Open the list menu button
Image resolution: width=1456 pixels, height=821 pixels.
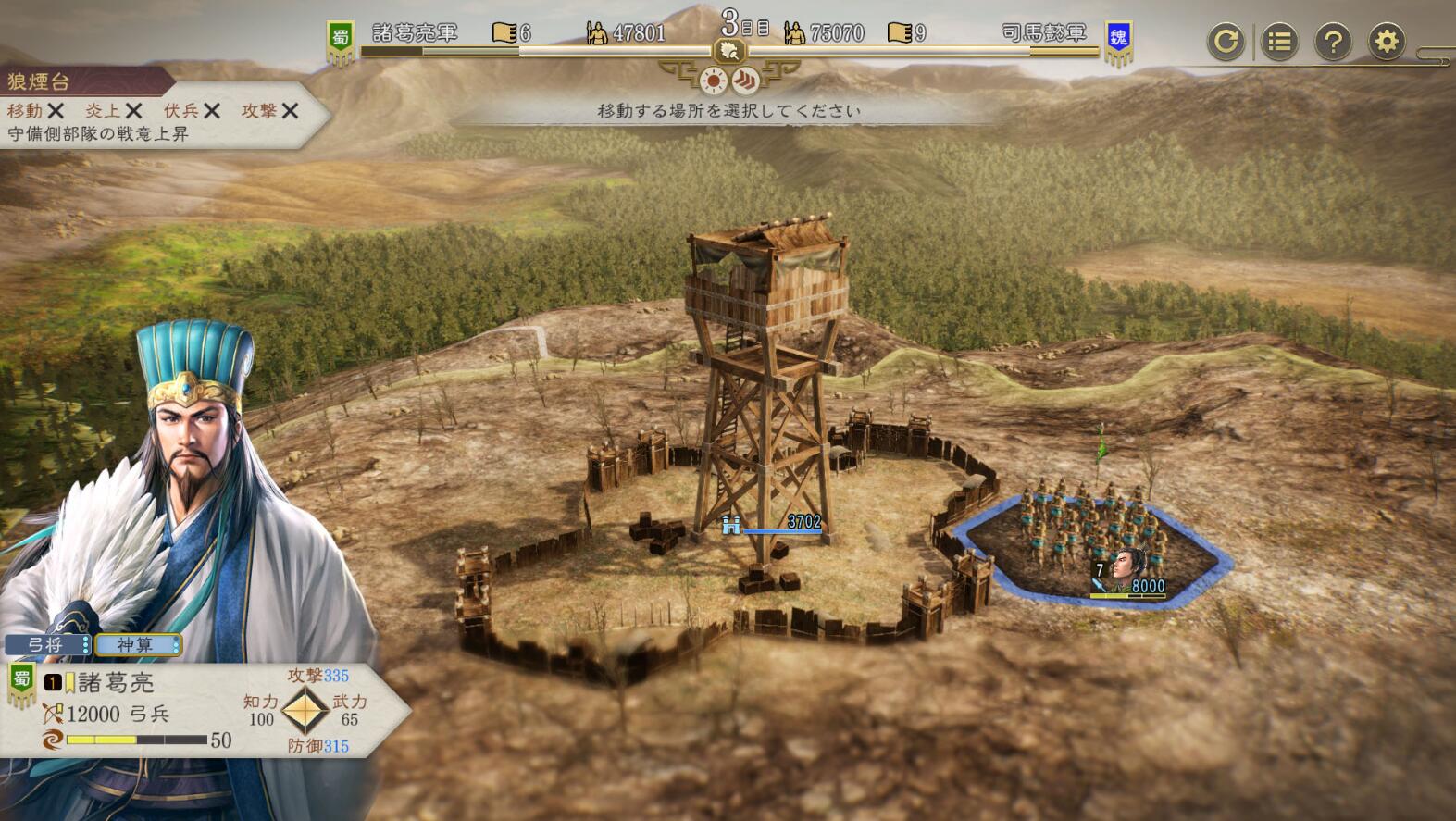pyautogui.click(x=1279, y=42)
